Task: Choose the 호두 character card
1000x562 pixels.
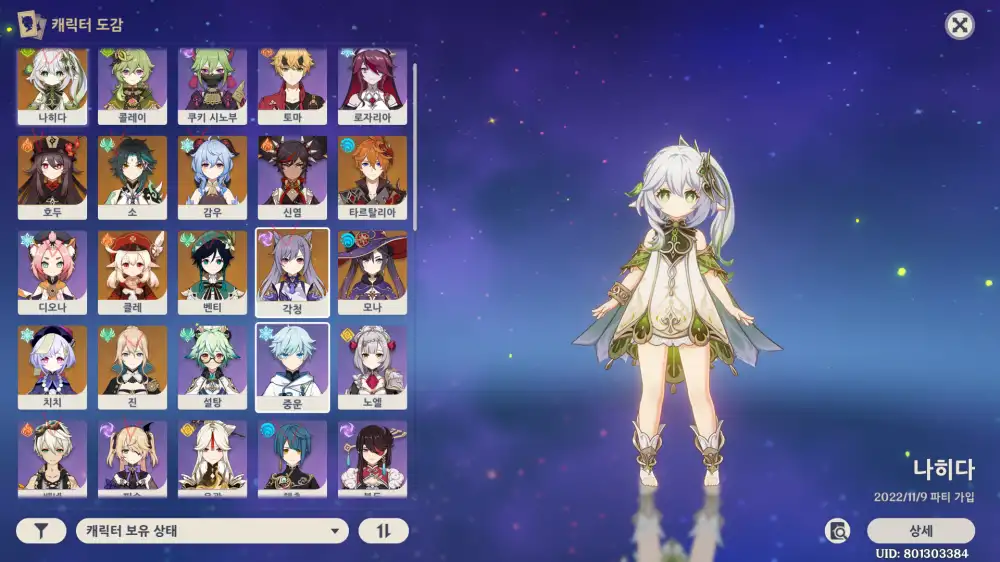Action: tap(53, 177)
